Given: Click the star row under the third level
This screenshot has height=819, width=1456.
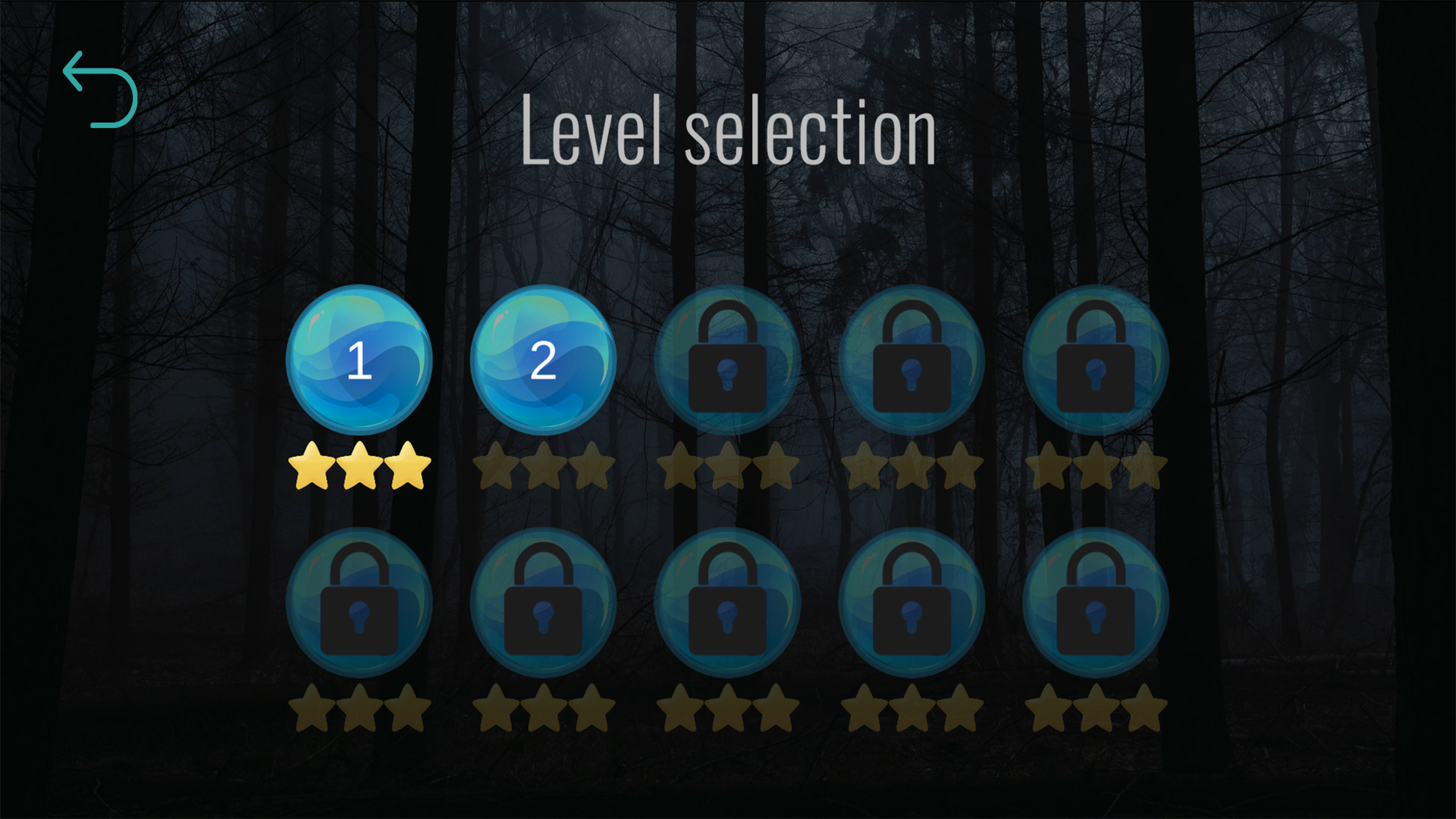Looking at the screenshot, I should (726, 464).
